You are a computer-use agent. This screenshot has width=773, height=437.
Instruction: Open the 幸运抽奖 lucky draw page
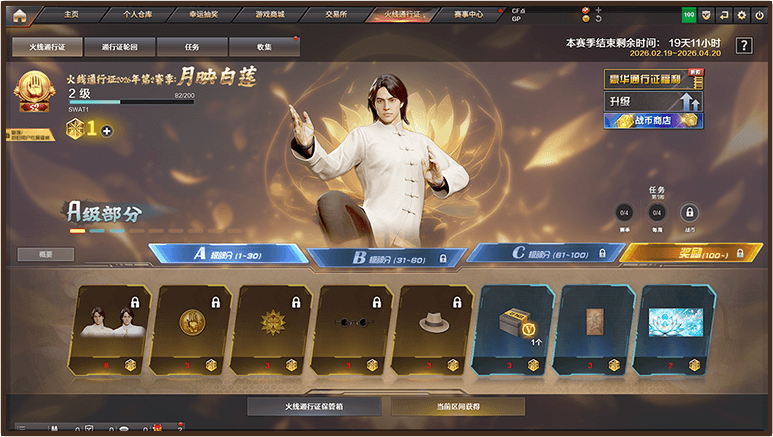coord(204,14)
